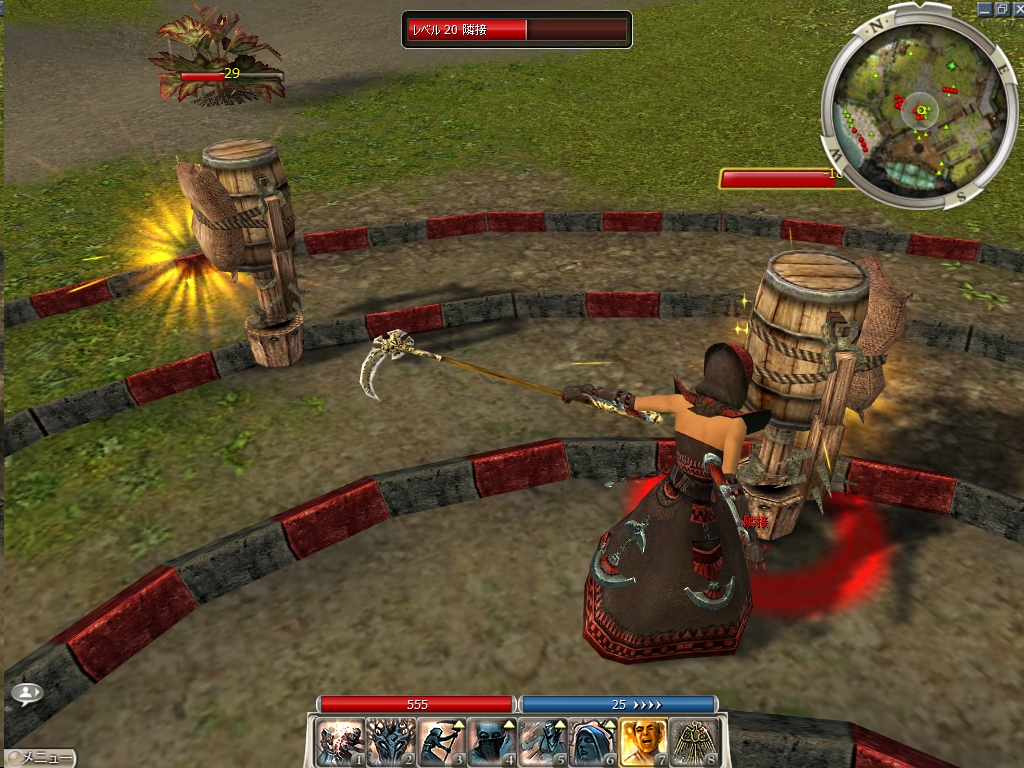Close the game window

click(1015, 9)
